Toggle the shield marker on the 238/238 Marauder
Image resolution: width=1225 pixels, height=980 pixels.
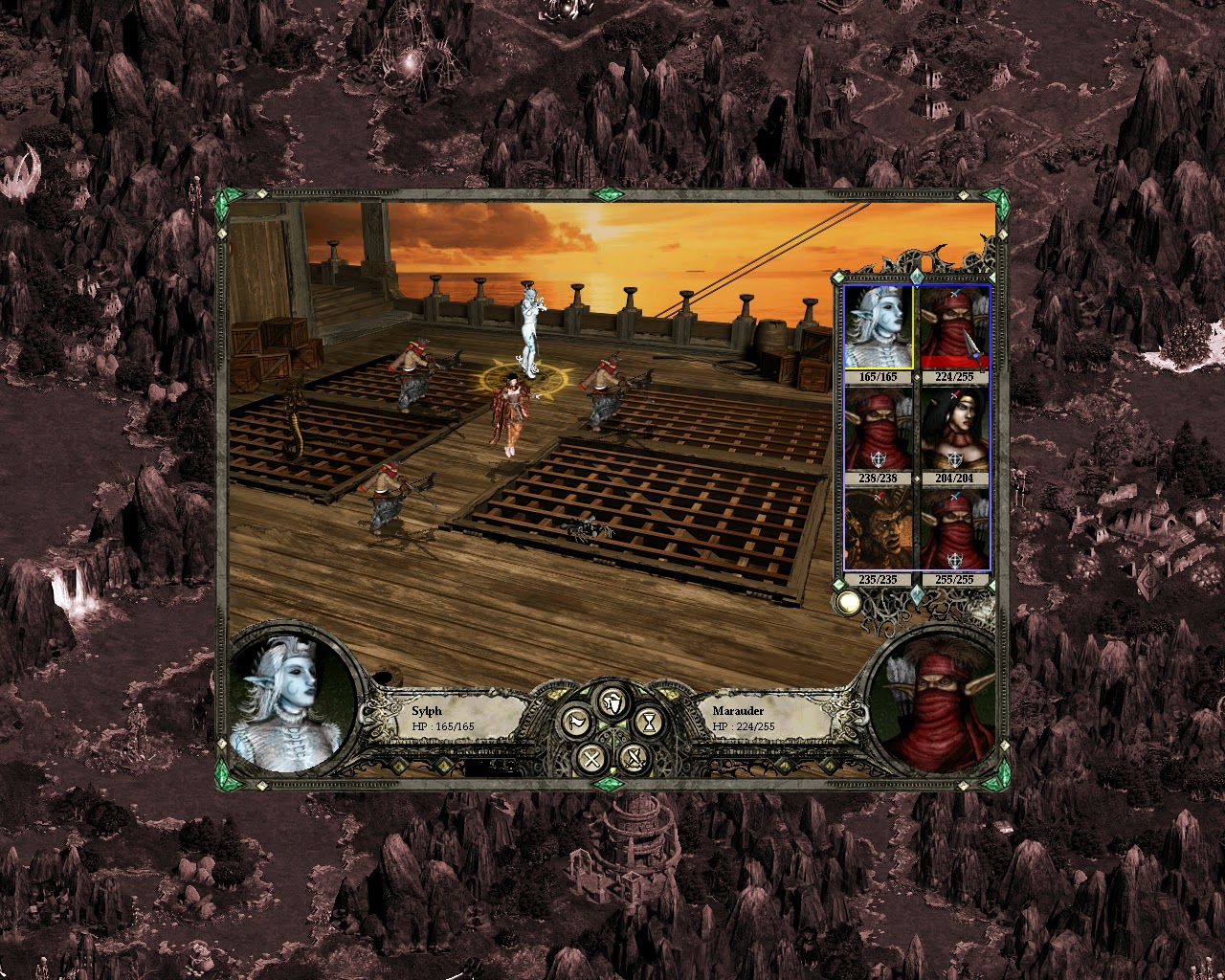(x=878, y=457)
